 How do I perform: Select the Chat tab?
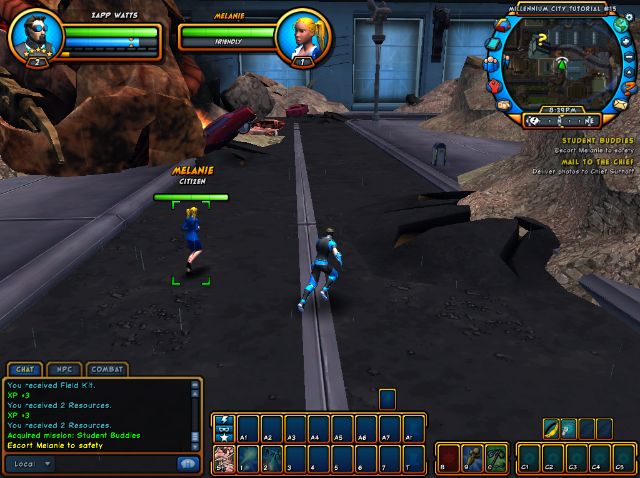click(27, 369)
